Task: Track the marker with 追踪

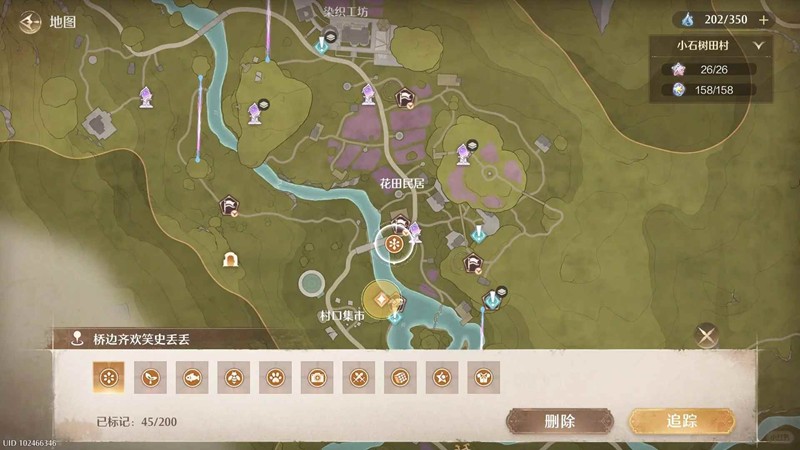Action: click(x=680, y=420)
